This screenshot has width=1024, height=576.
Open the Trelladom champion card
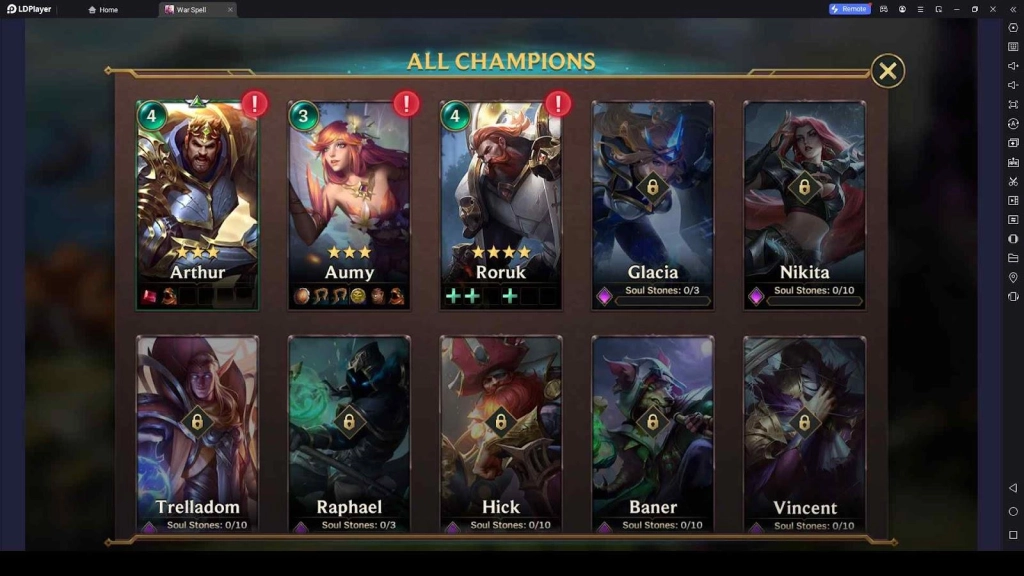(x=197, y=432)
